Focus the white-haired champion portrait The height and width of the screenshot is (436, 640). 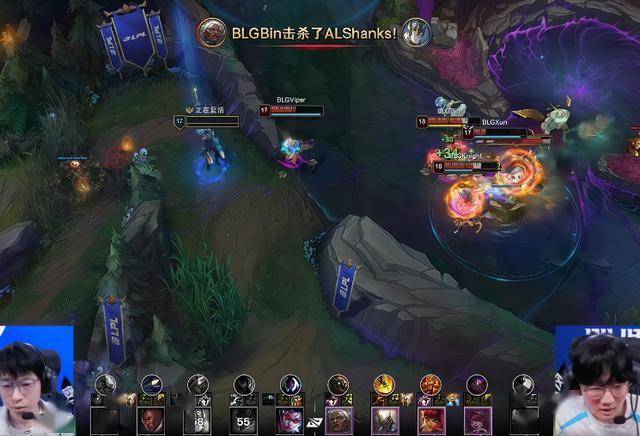pyautogui.click(x=340, y=420)
